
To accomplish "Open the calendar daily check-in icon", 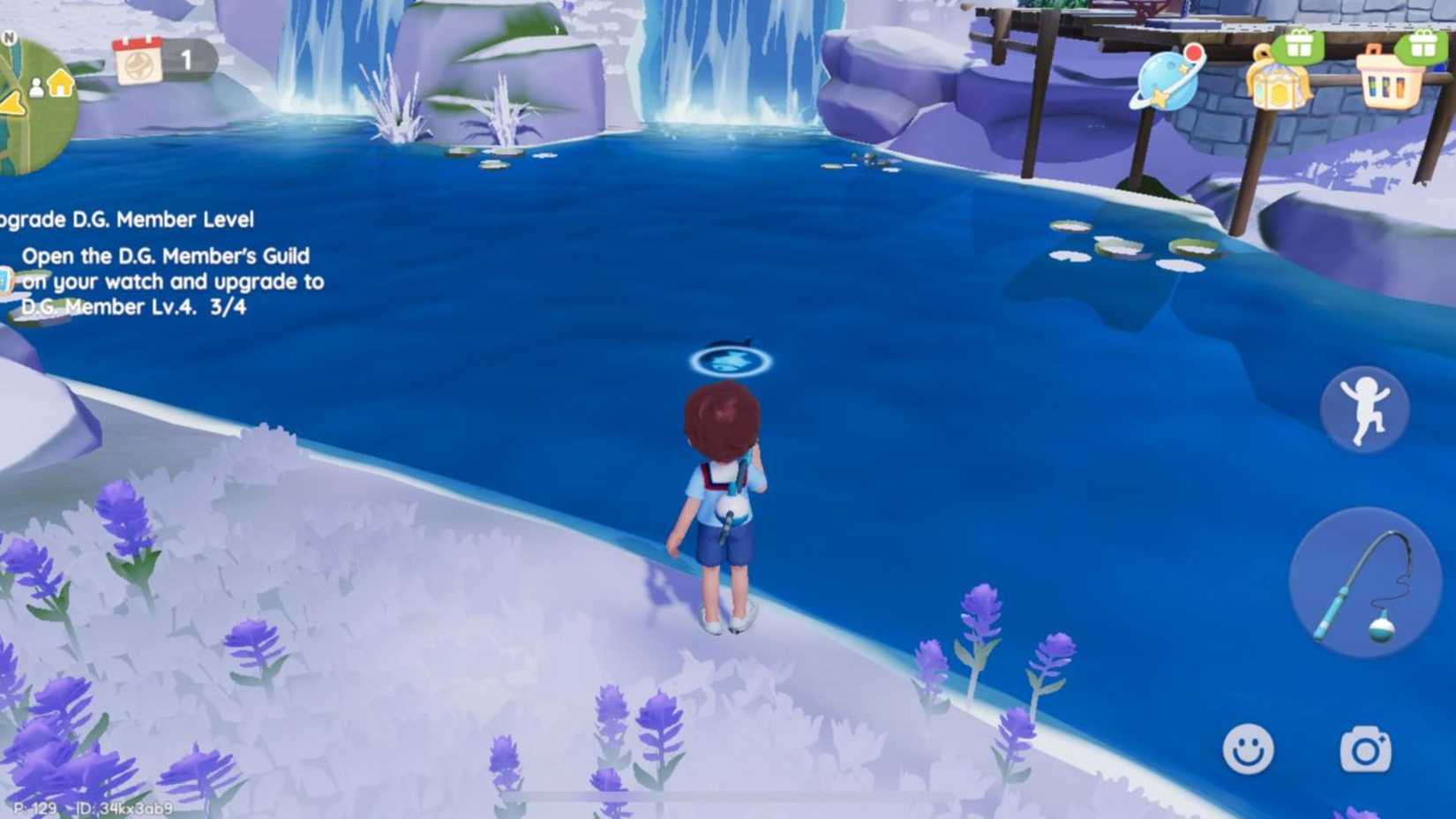I will point(137,62).
